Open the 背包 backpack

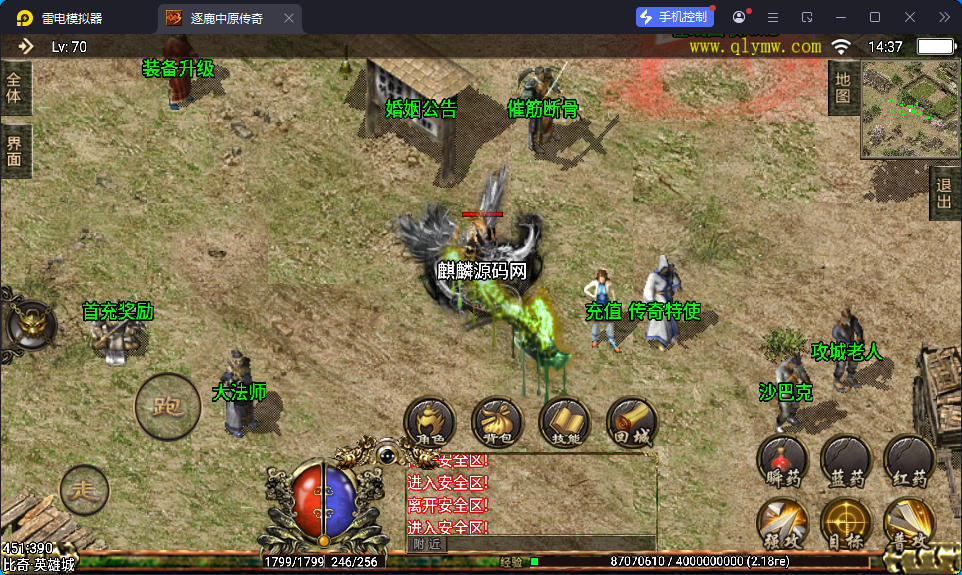(497, 422)
